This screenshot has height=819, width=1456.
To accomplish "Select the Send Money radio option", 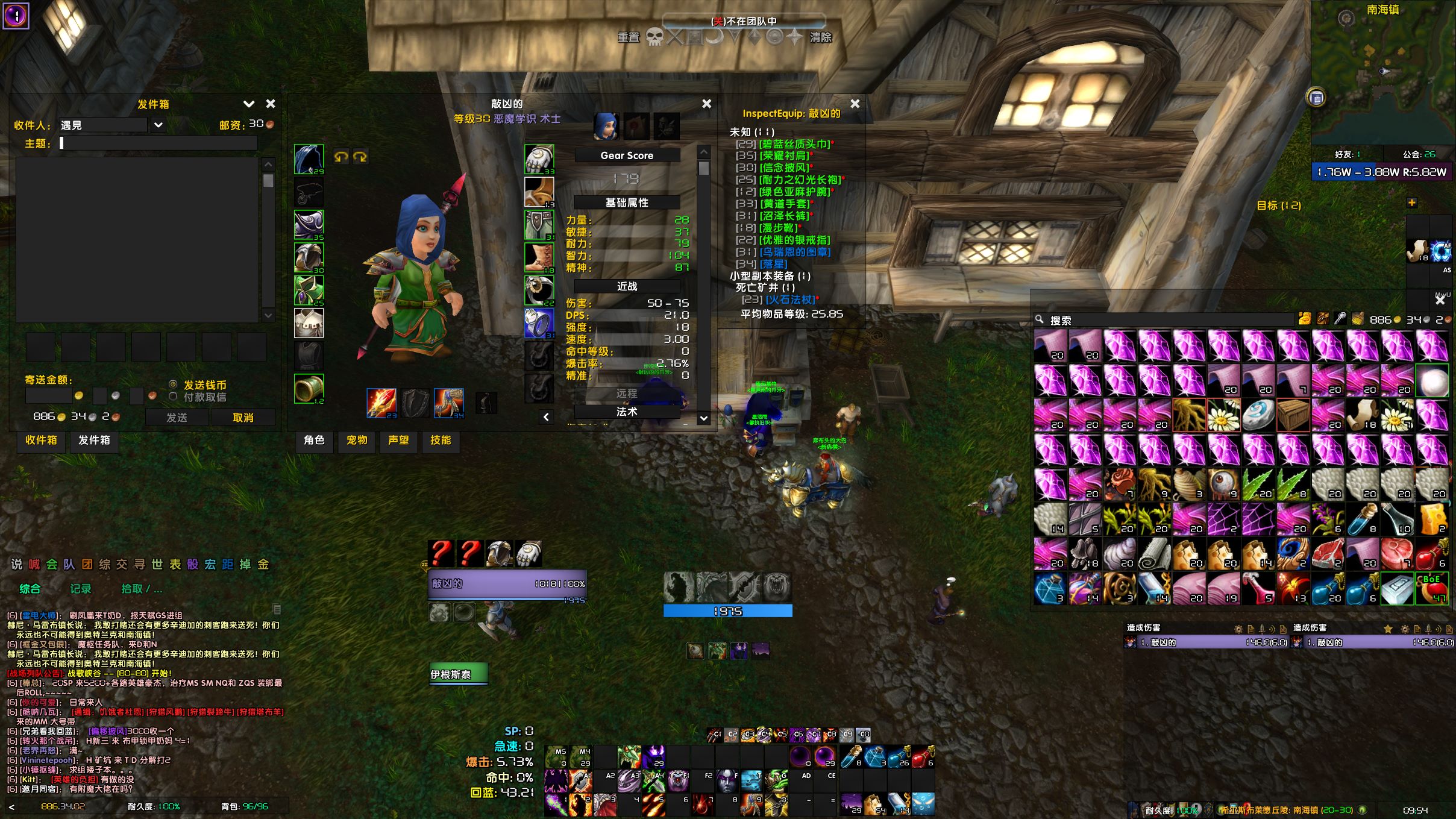I will [x=174, y=384].
